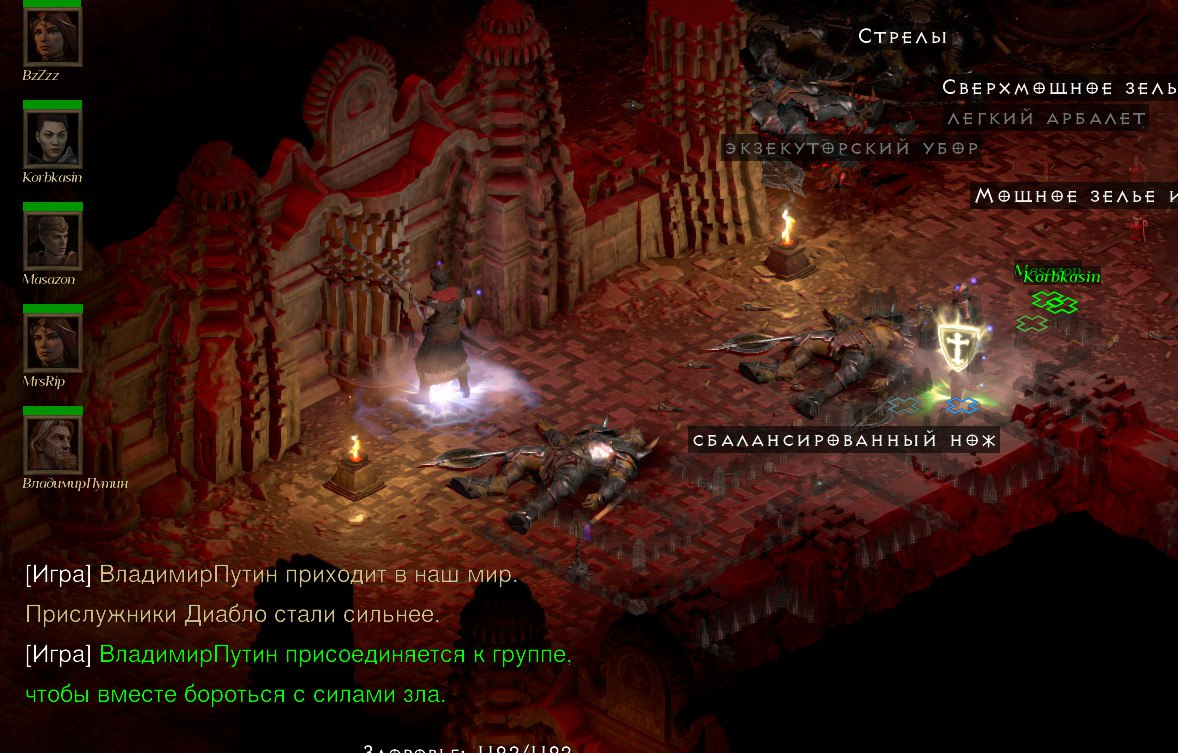Select MrsRip's party portrait
Viewport: 1178px width, 753px height.
pos(52,343)
